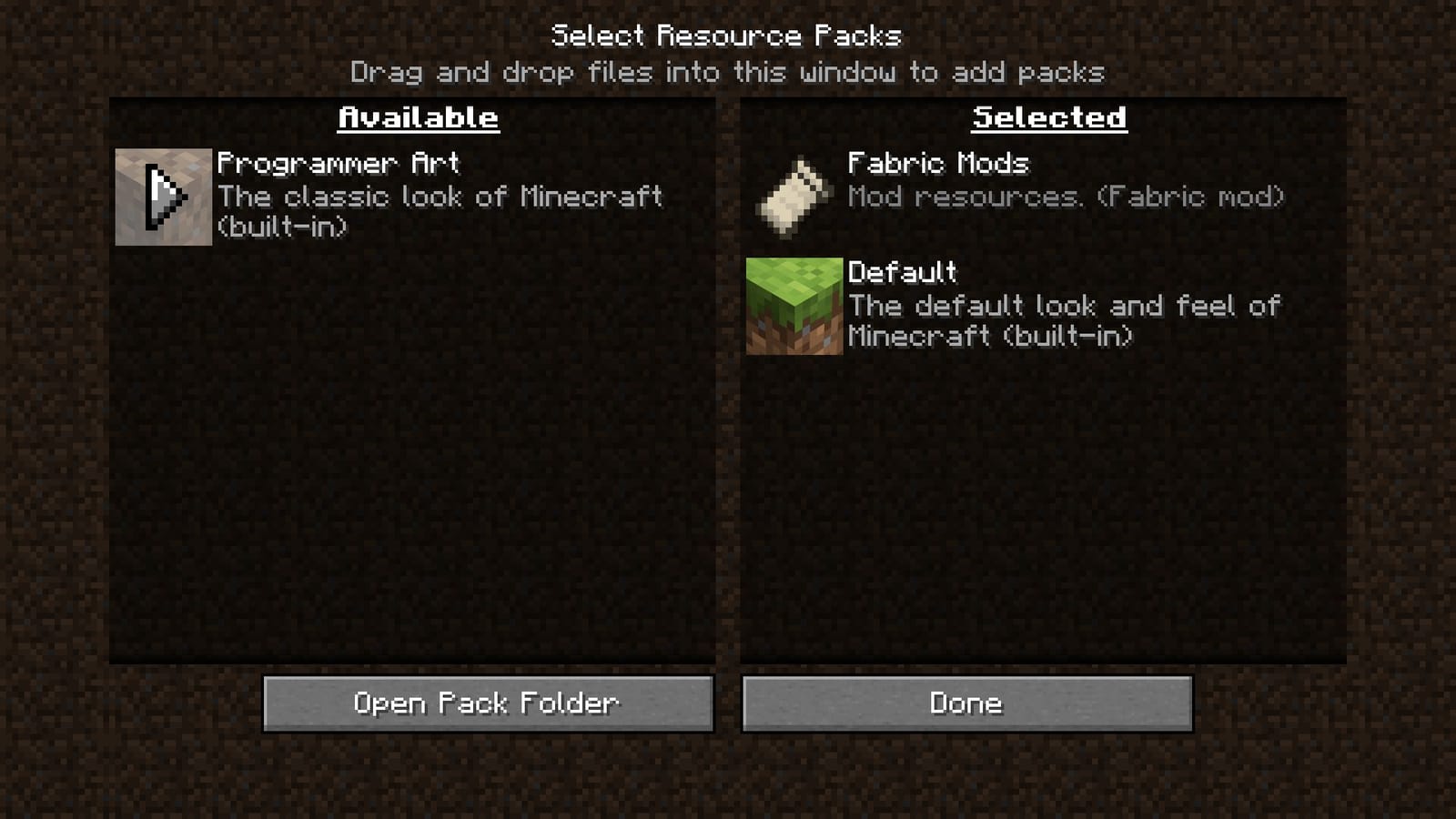Image resolution: width=1456 pixels, height=819 pixels.
Task: Click the drag and drop instruction text
Action: (x=728, y=73)
